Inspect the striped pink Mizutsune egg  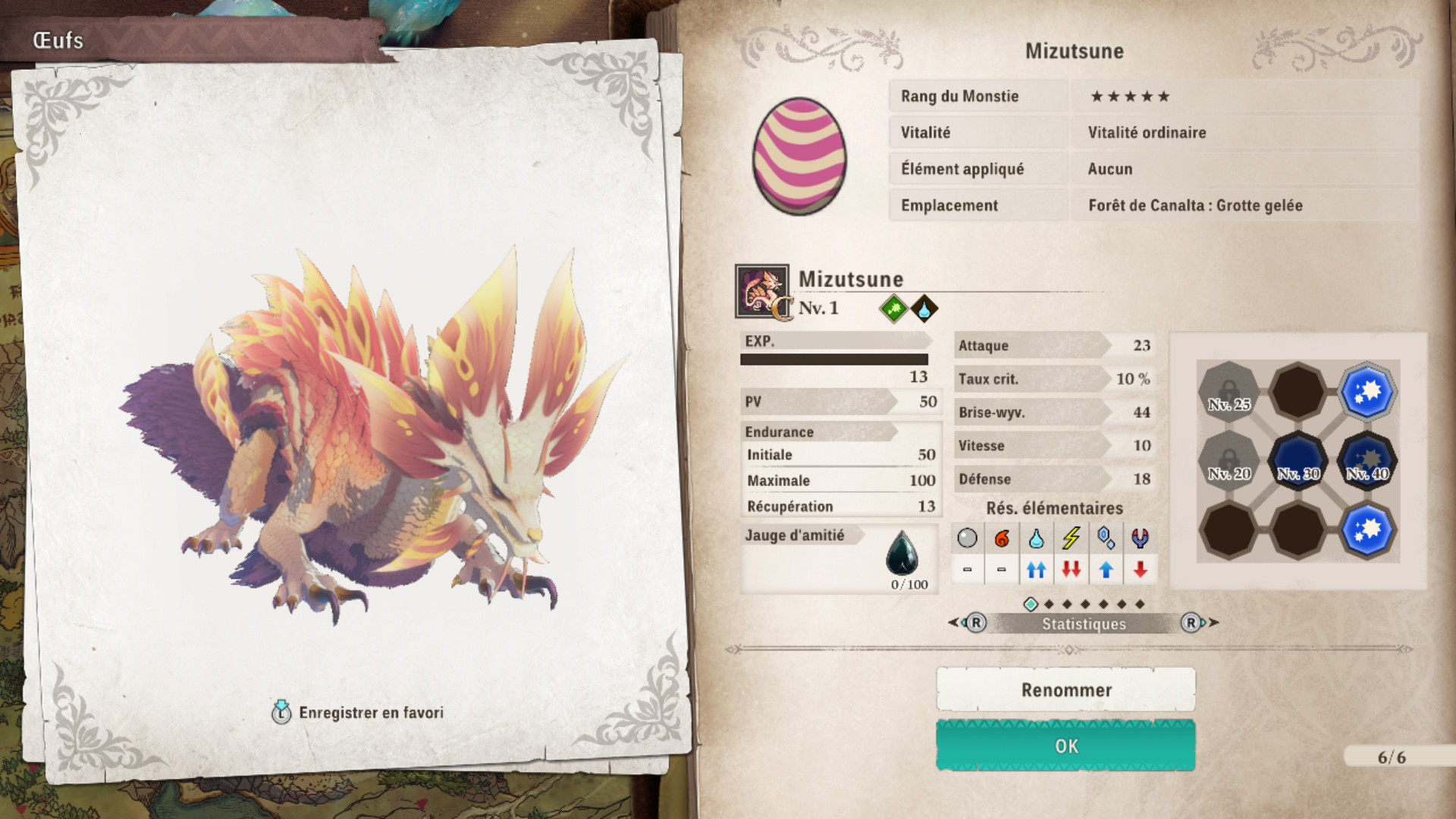[x=799, y=156]
